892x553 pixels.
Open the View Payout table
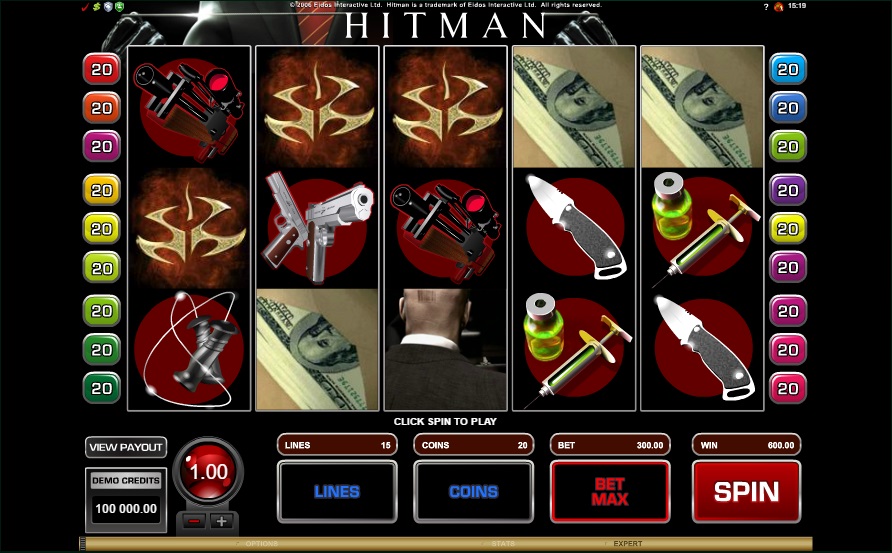pos(126,447)
